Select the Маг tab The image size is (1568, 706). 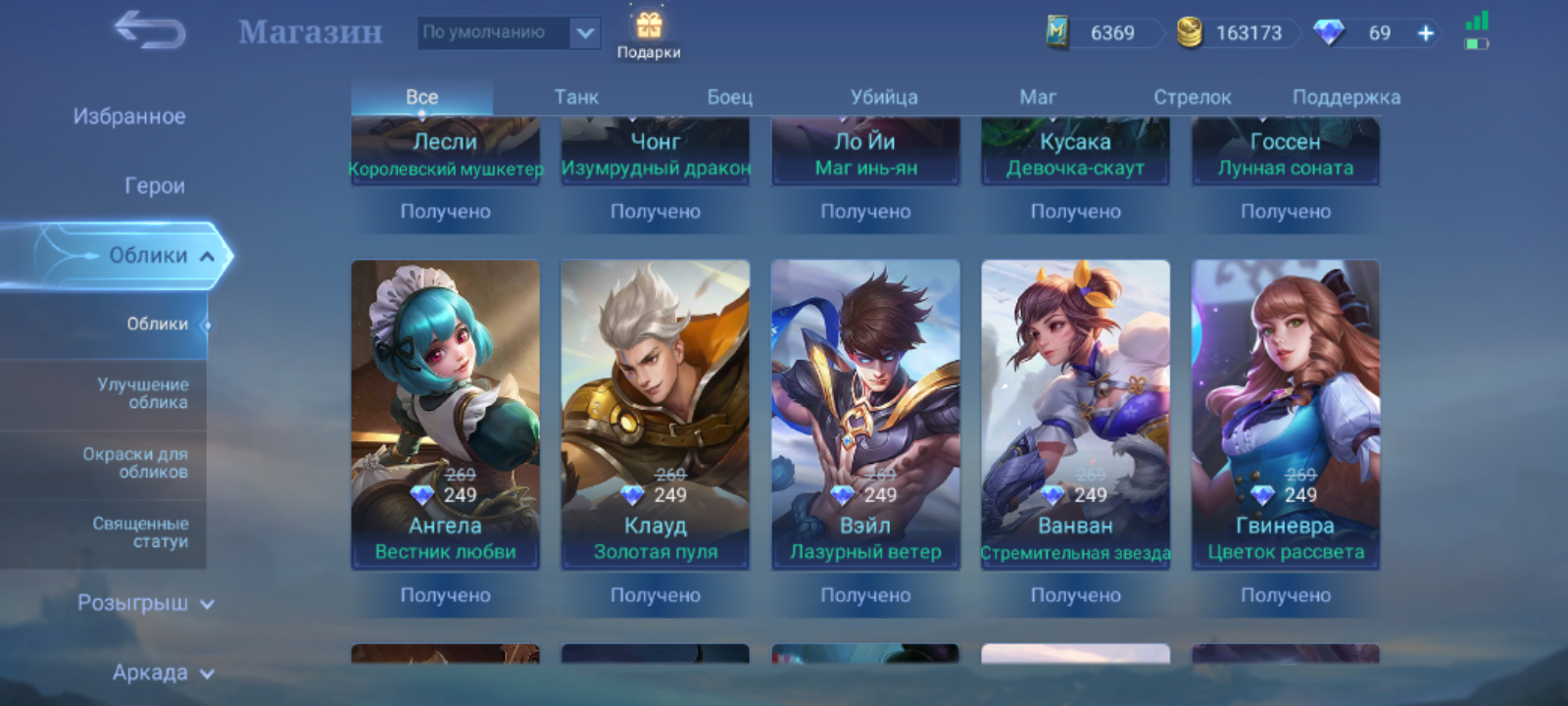point(1038,97)
